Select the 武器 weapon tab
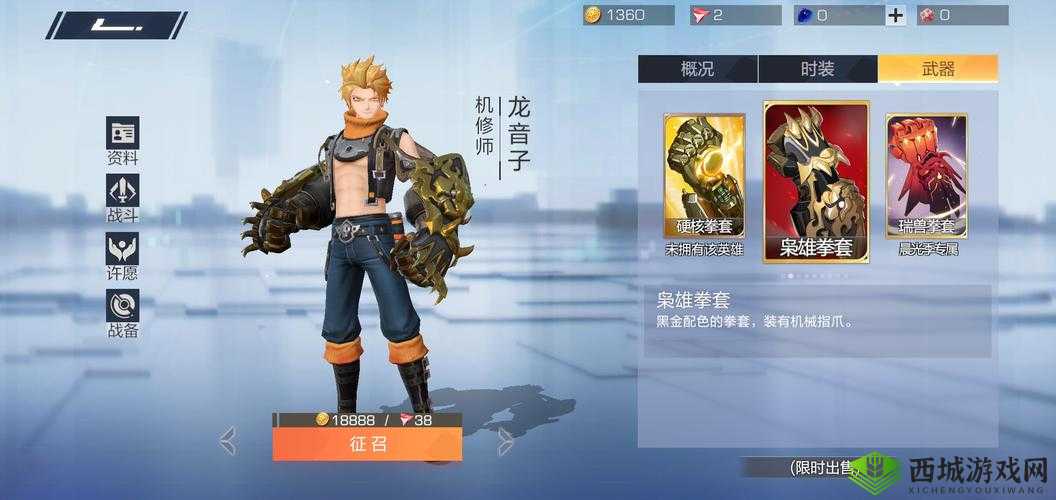The image size is (1056, 500). [937, 68]
